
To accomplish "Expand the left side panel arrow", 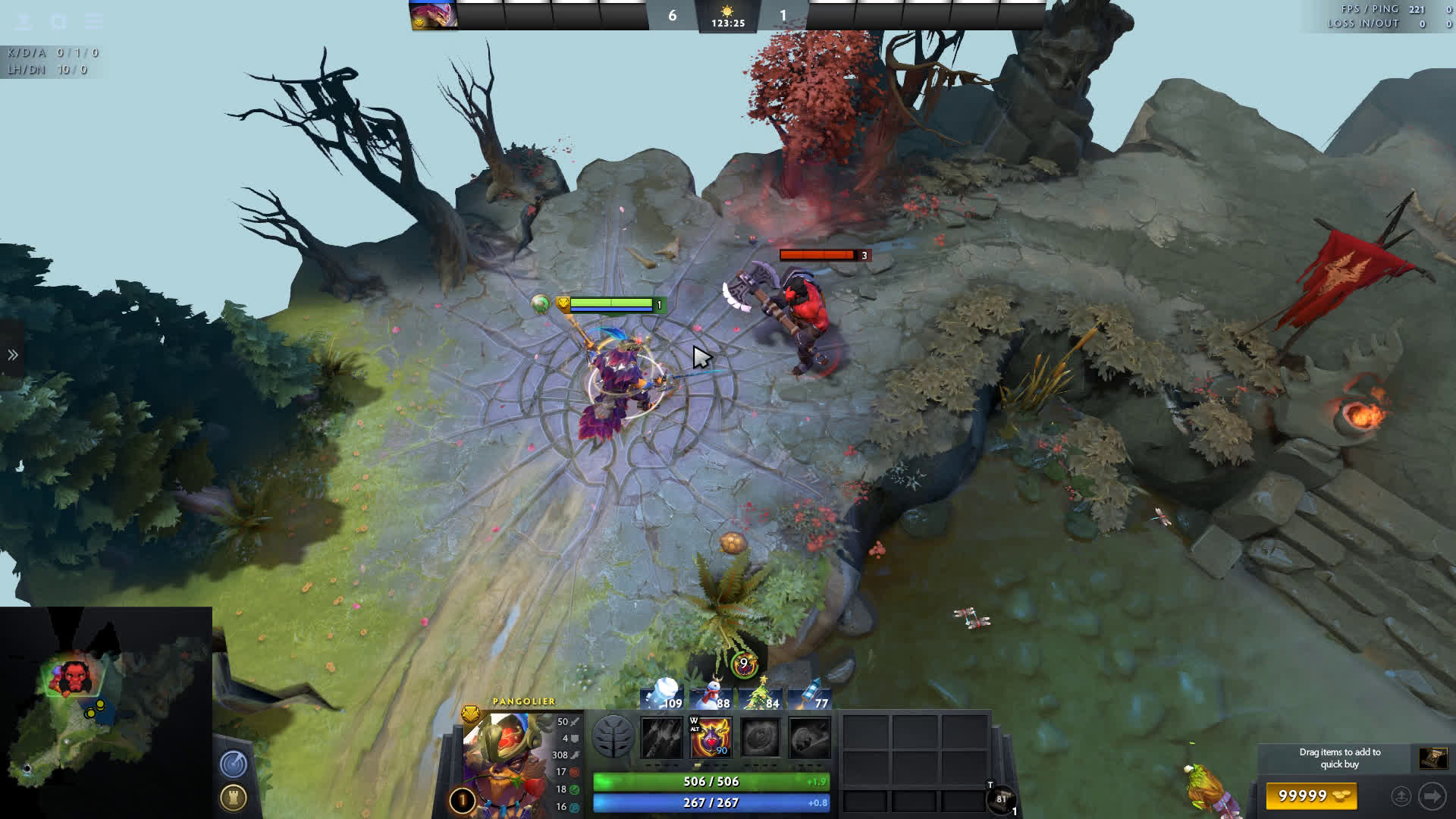I will (13, 355).
